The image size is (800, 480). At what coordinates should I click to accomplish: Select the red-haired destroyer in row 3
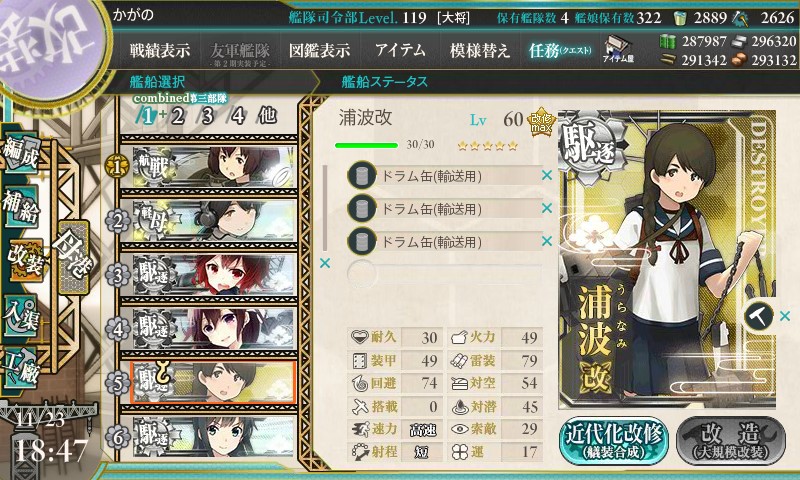click(210, 273)
